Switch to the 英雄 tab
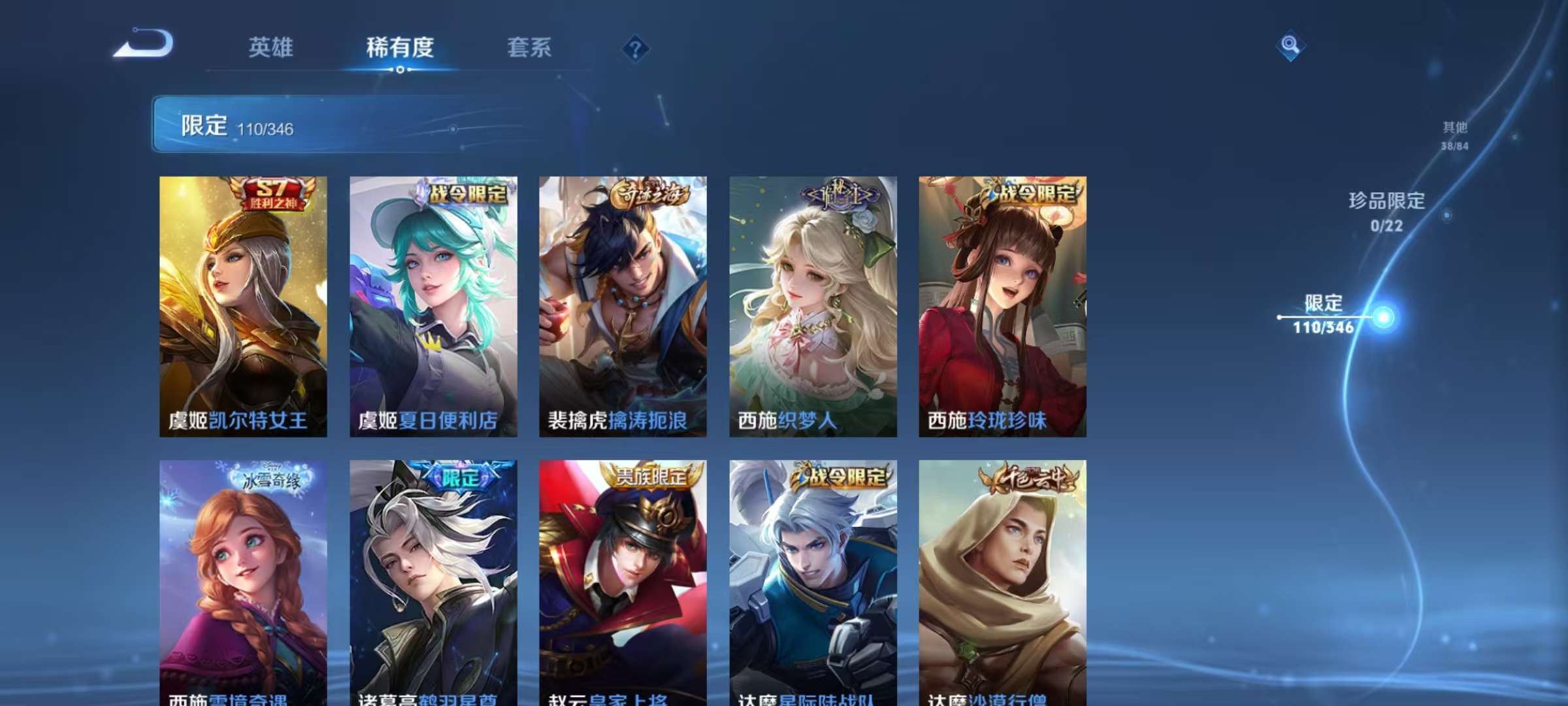Screen dimensions: 1568x706 pyautogui.click(x=270, y=48)
